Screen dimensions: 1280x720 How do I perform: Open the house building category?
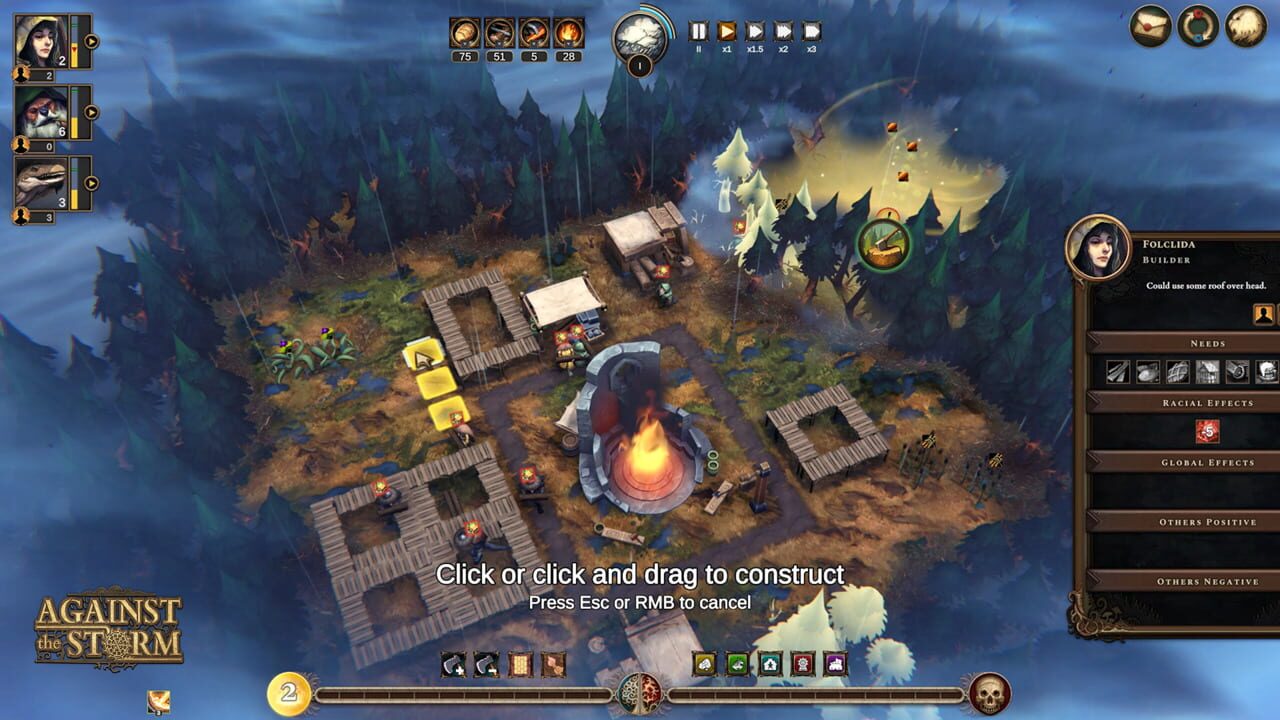(x=770, y=664)
